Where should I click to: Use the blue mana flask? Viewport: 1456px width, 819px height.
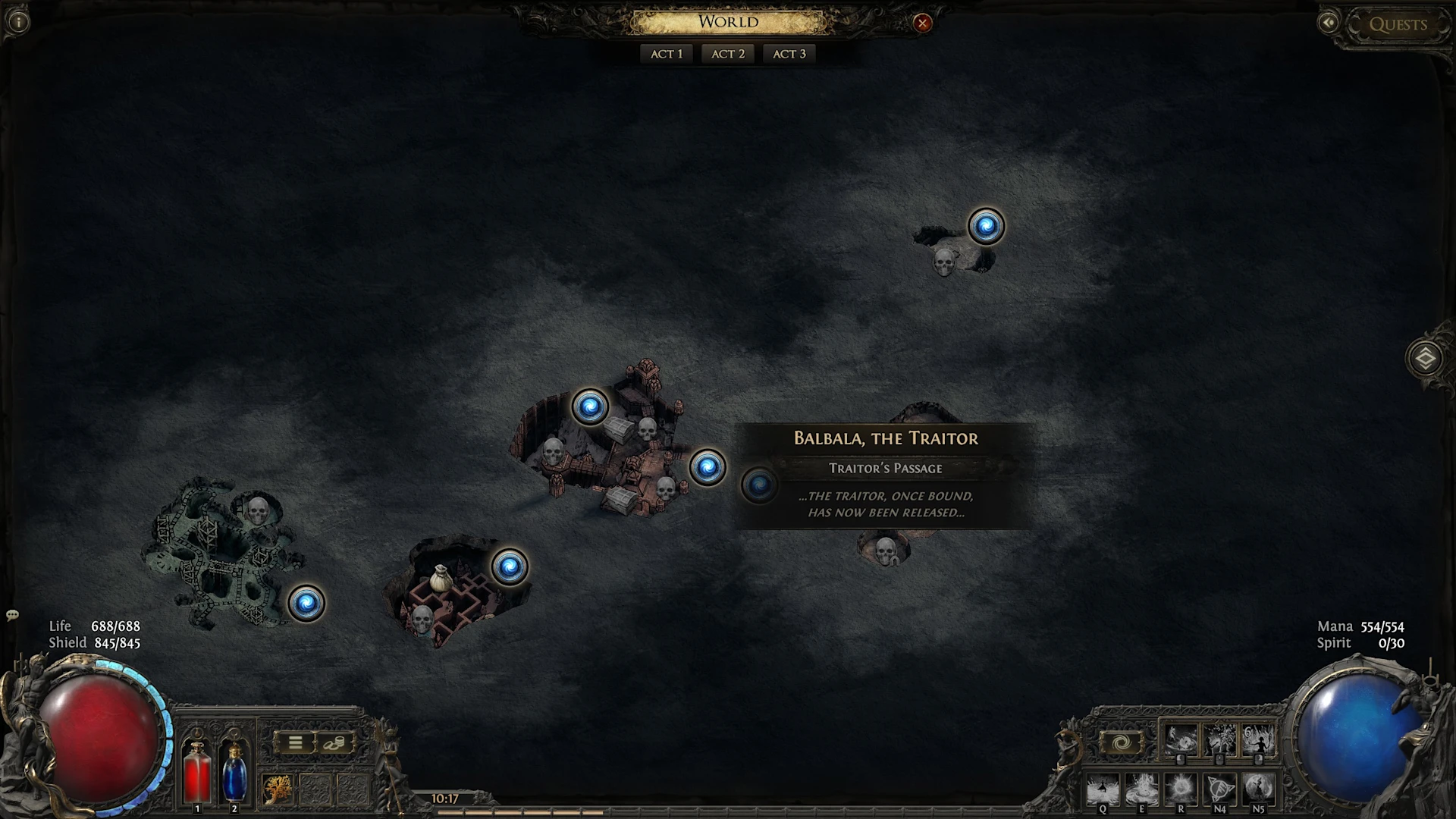[234, 771]
